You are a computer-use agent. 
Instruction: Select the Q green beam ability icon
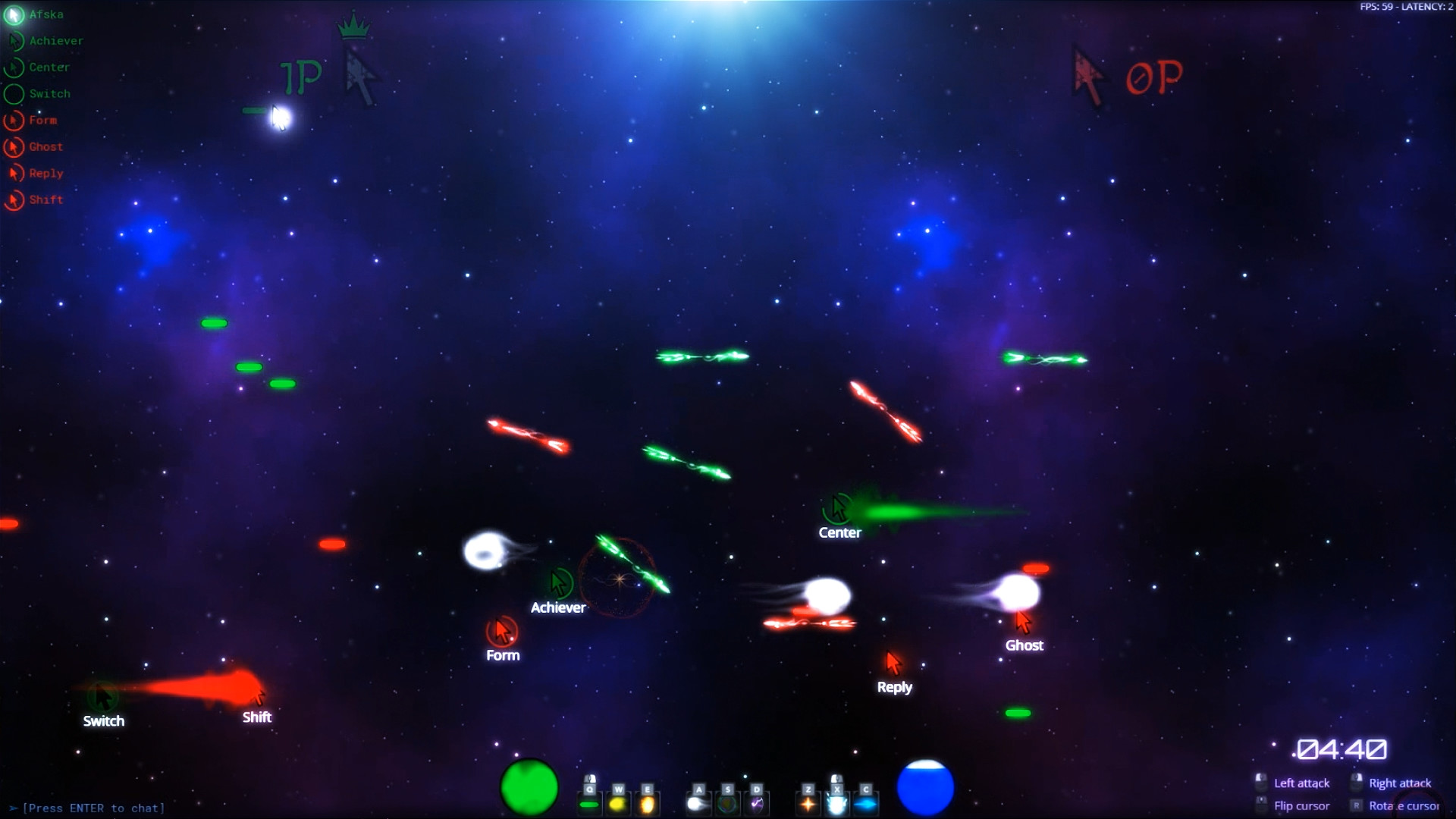(589, 804)
